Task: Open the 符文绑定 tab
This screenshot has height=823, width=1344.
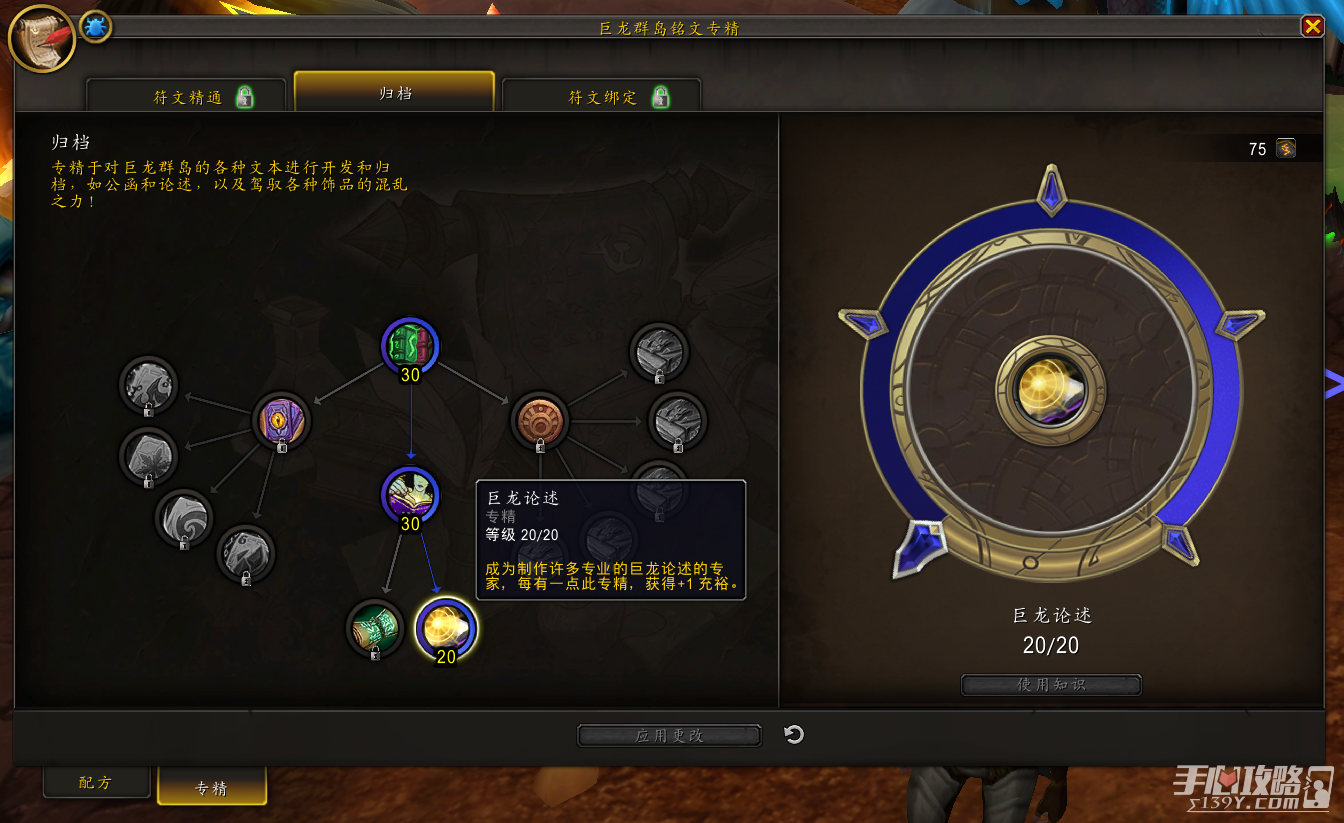Action: coord(602,97)
